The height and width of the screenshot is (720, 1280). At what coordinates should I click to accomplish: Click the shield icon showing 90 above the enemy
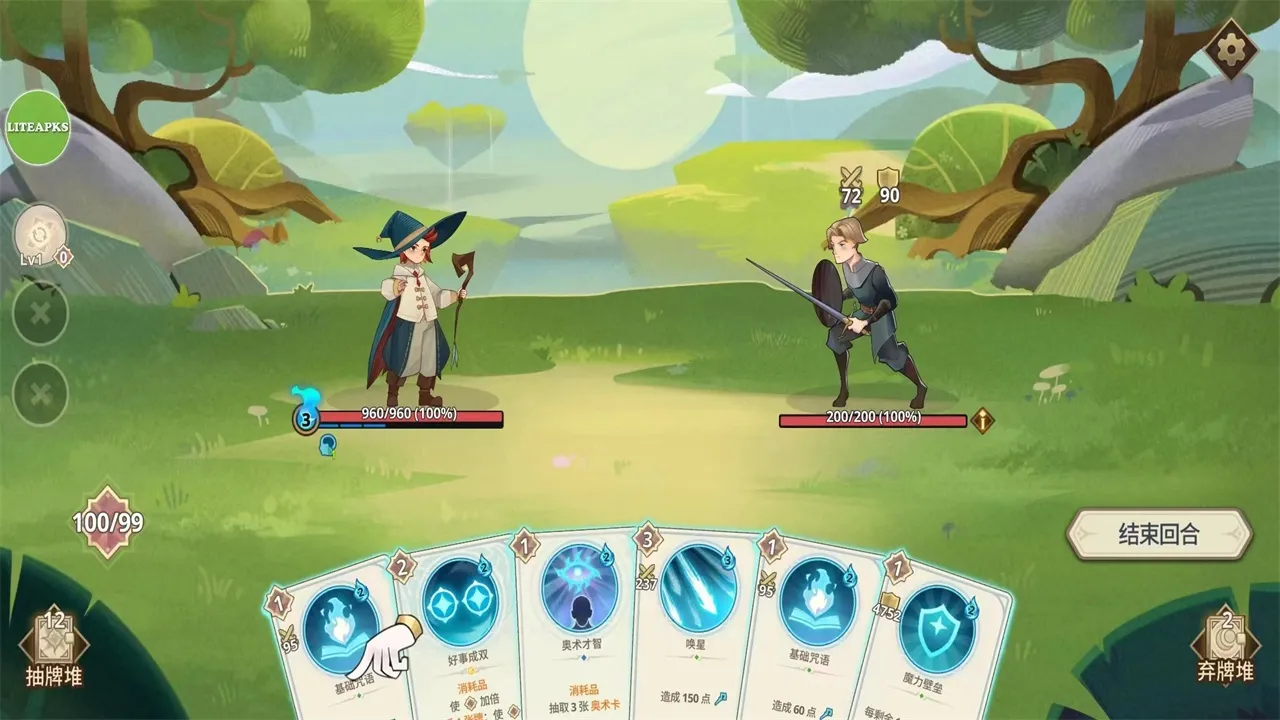click(x=889, y=182)
